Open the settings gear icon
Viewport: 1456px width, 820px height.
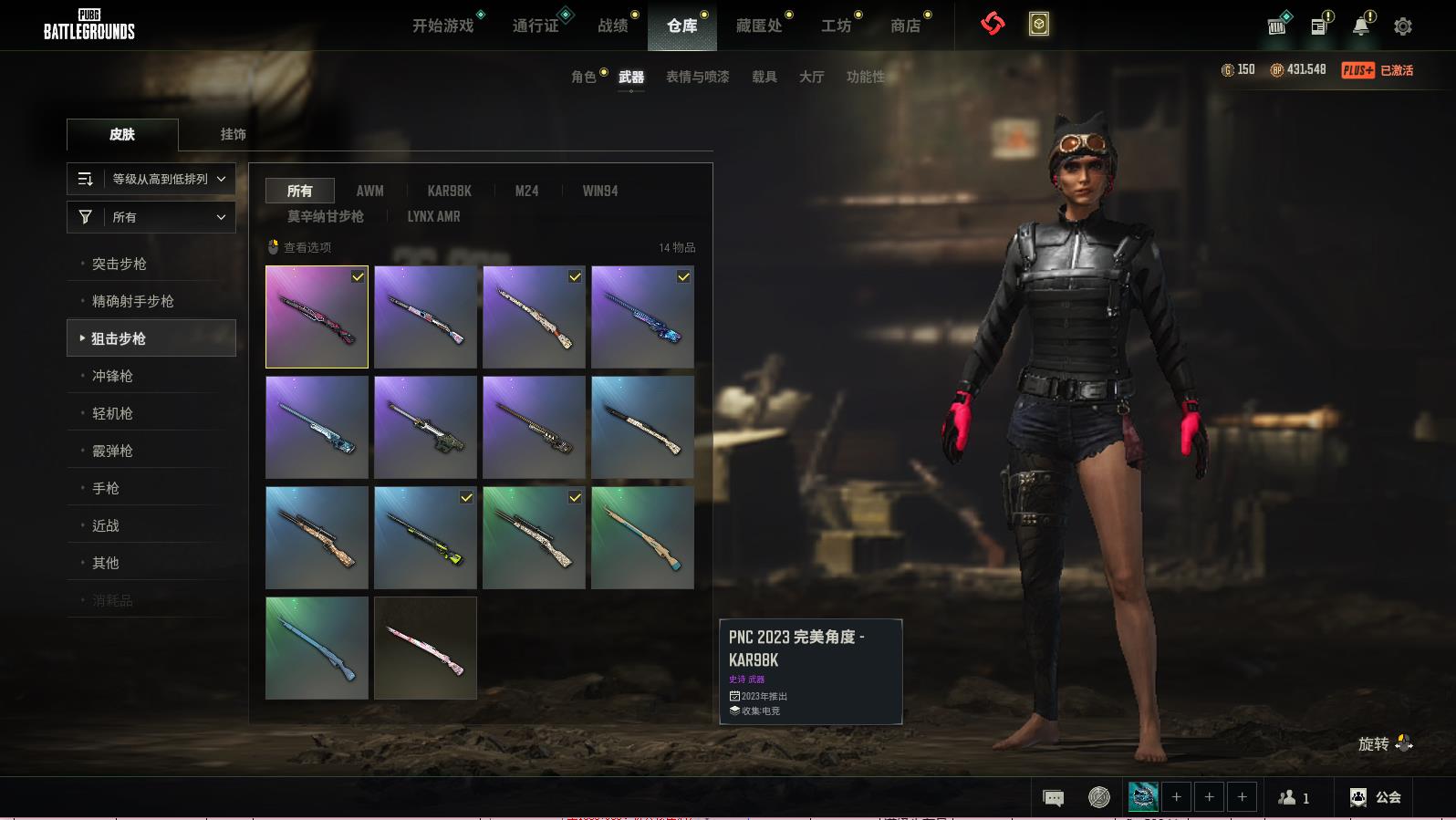tap(1403, 26)
